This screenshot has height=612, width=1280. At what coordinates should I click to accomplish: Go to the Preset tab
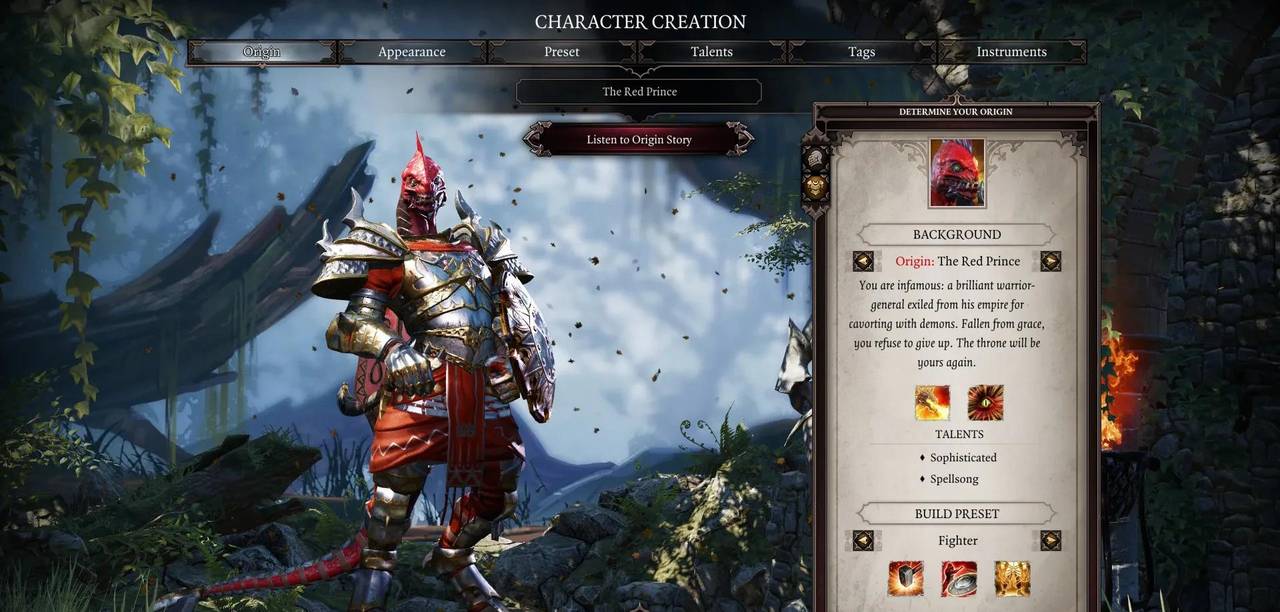tap(562, 52)
